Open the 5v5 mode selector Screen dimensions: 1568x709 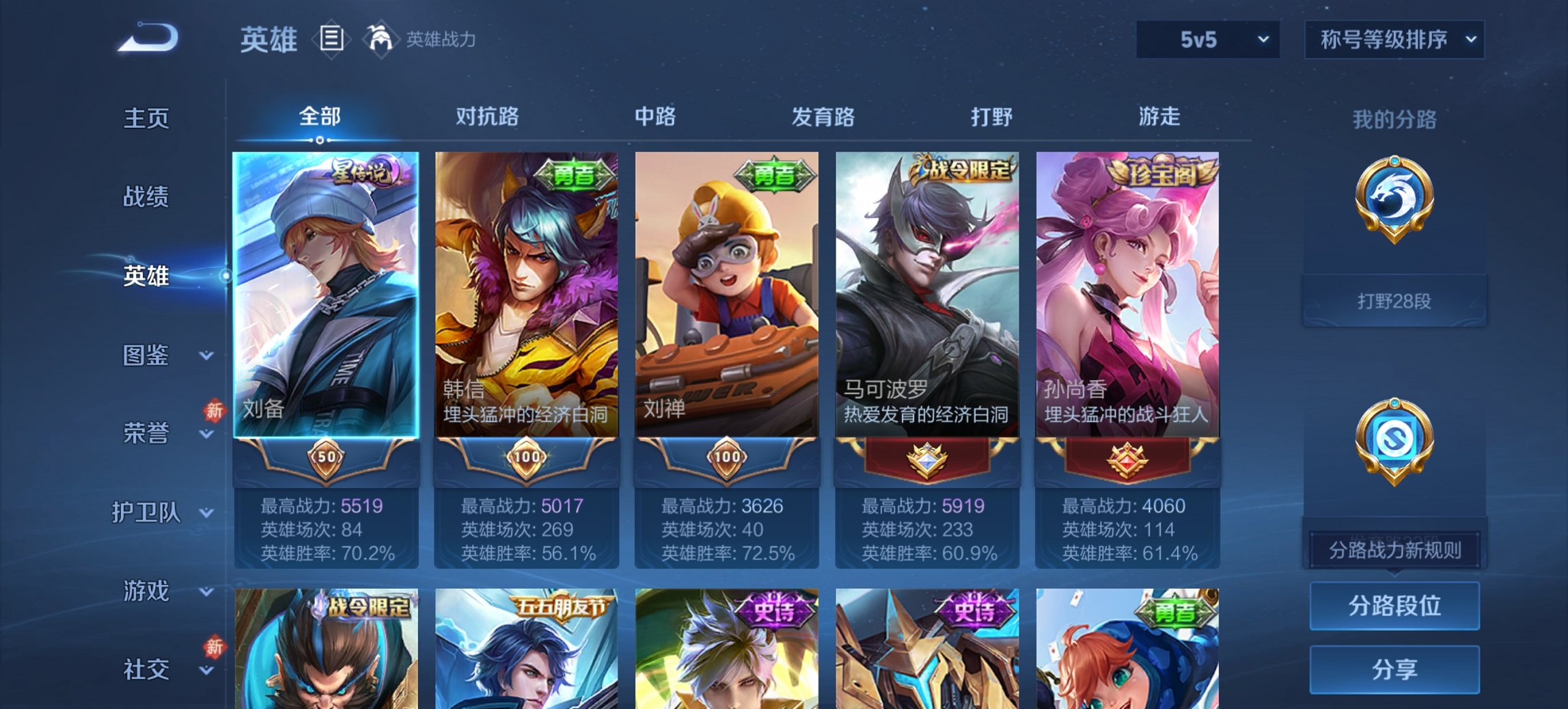(x=1208, y=40)
